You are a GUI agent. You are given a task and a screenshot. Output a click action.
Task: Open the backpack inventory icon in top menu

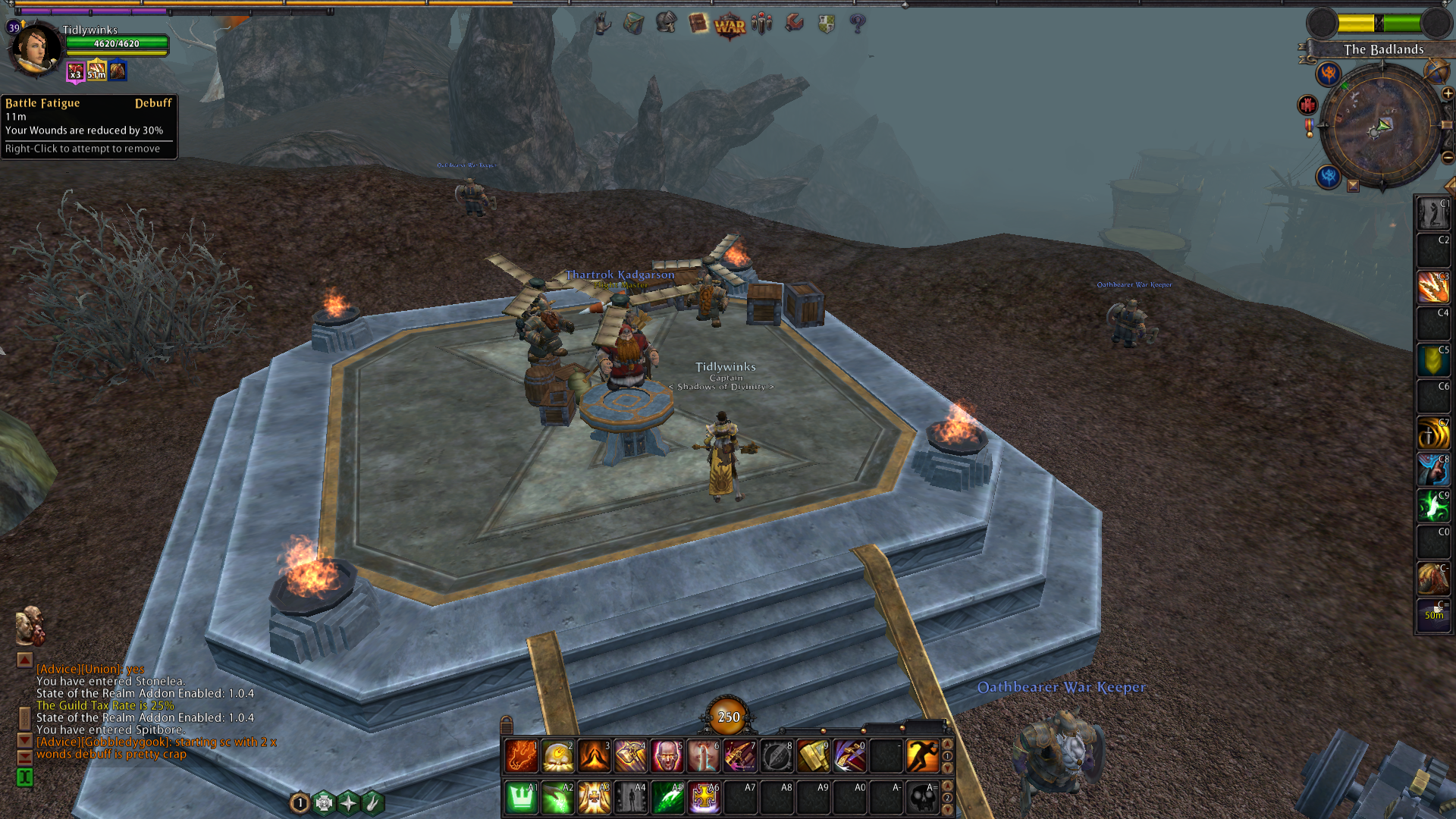point(633,24)
